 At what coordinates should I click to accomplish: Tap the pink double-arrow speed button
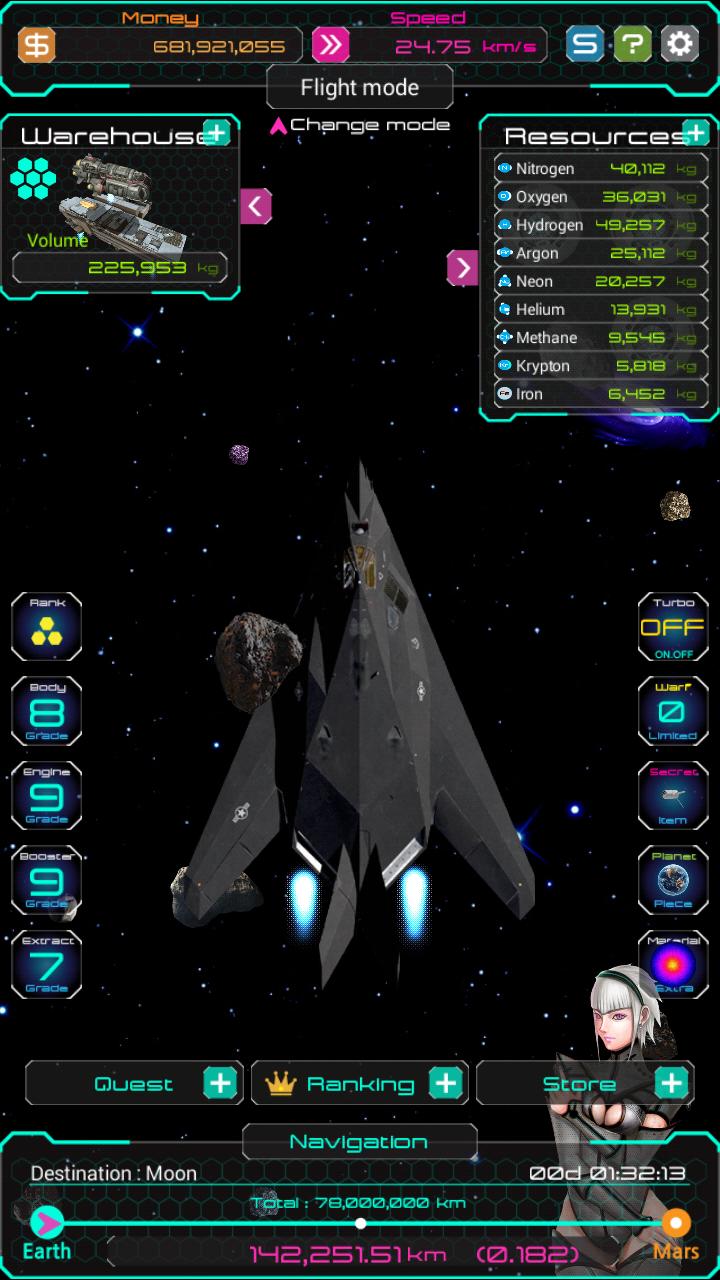(x=330, y=45)
